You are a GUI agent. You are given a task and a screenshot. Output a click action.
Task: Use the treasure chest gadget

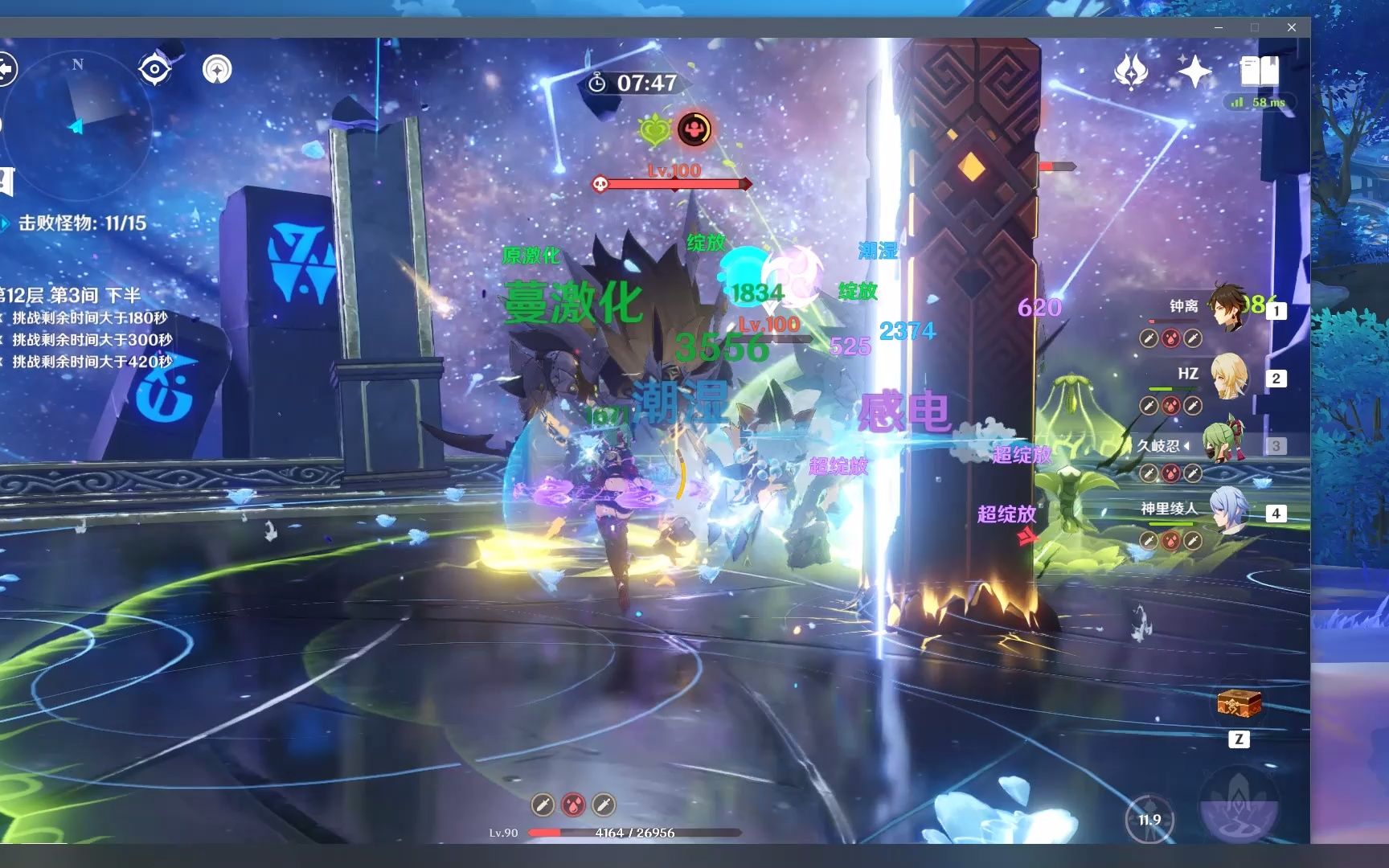point(1239,705)
